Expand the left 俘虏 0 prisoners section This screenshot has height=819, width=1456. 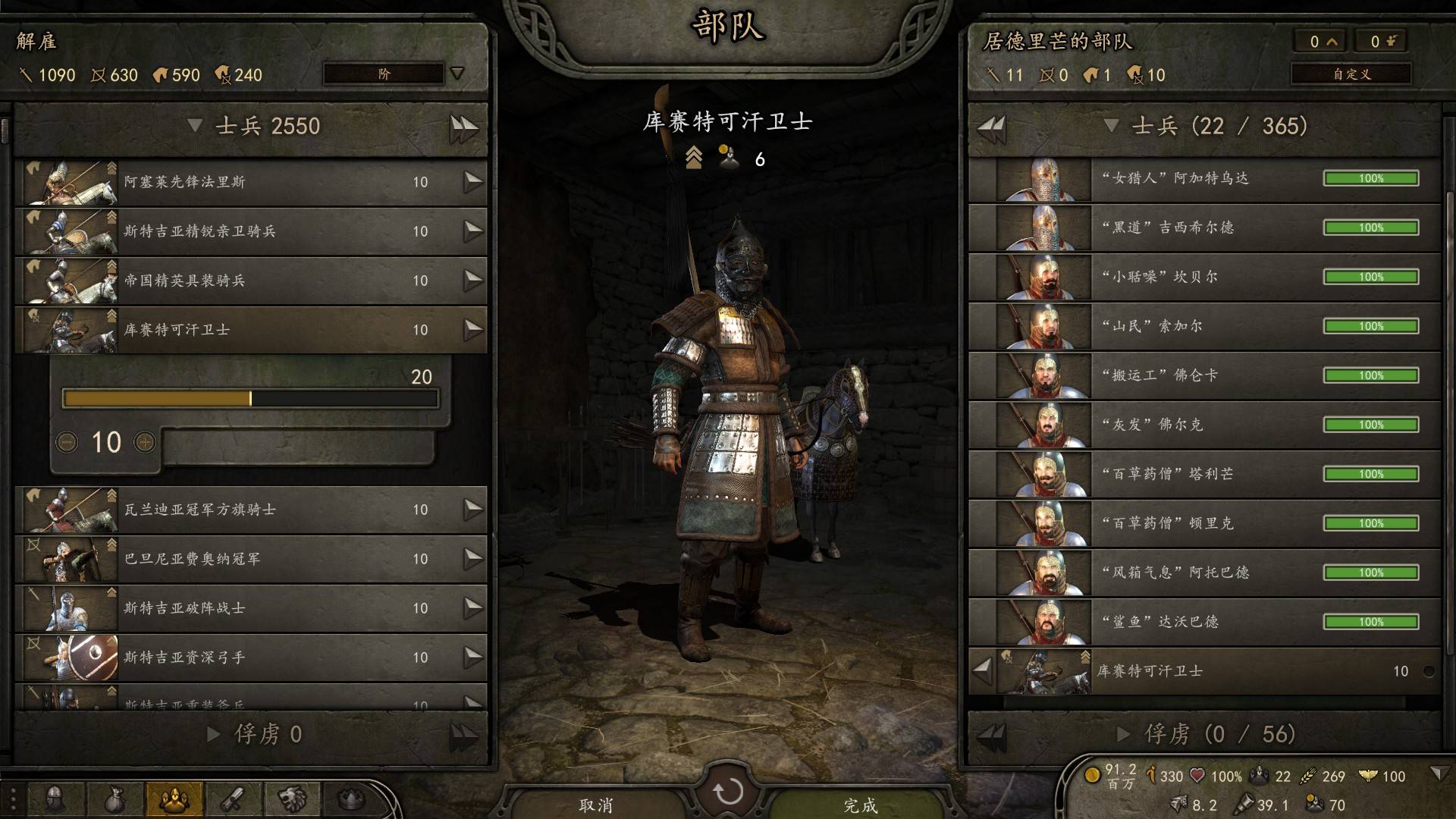214,734
